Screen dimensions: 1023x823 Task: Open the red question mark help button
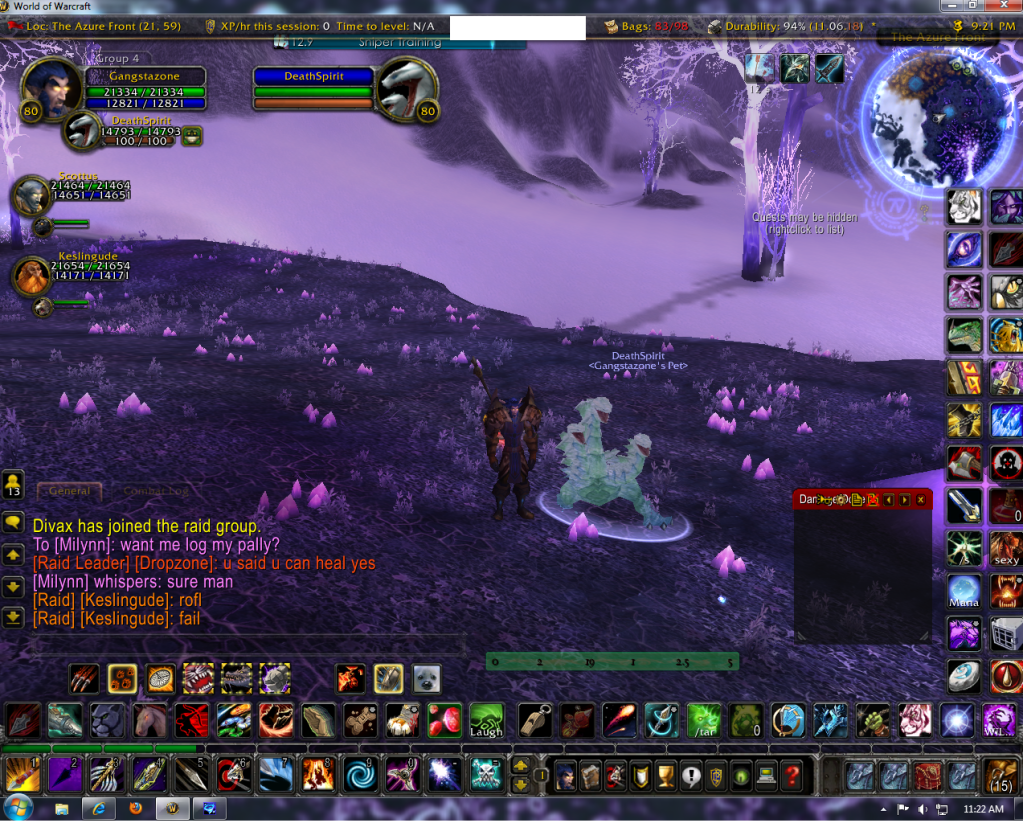coord(792,774)
